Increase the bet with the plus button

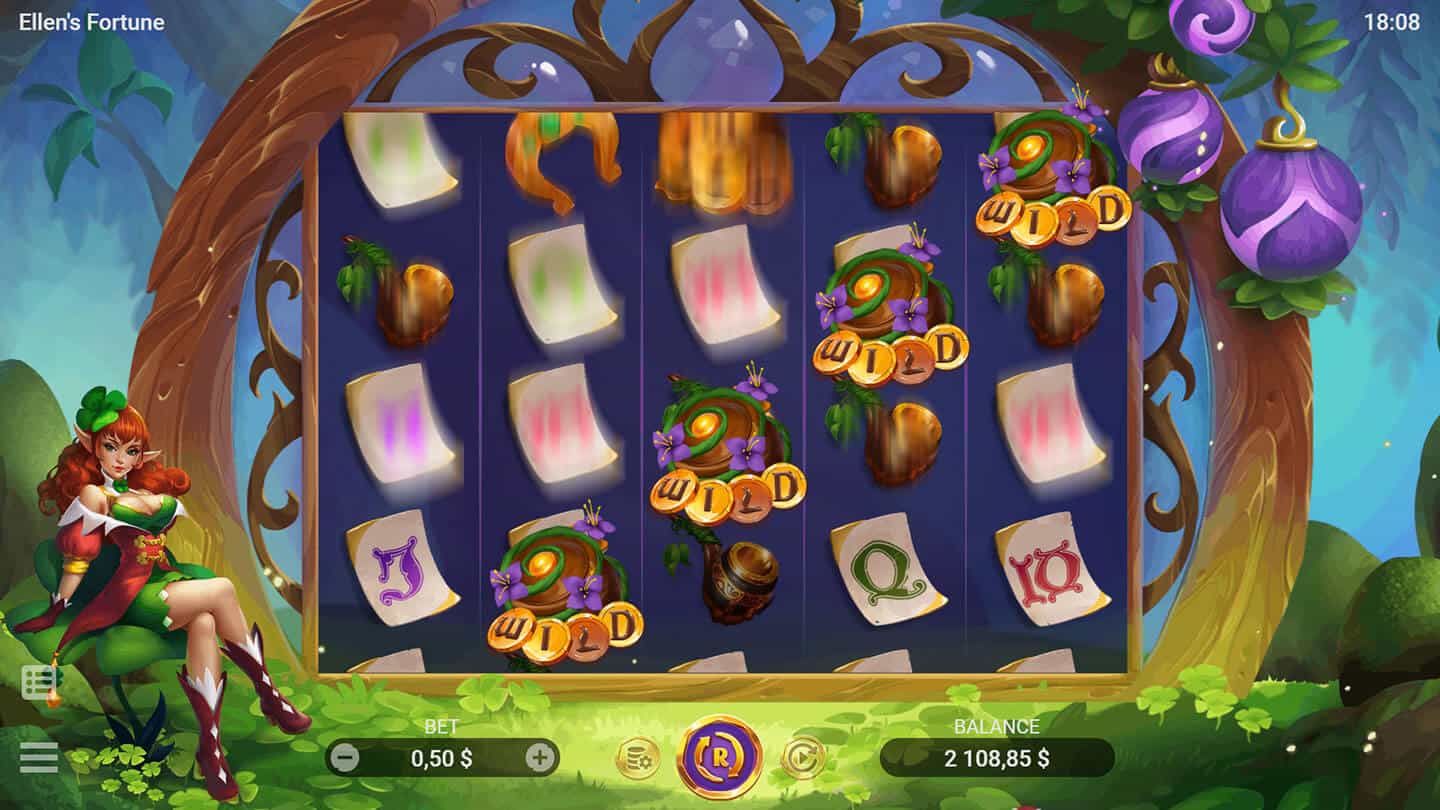(x=540, y=758)
